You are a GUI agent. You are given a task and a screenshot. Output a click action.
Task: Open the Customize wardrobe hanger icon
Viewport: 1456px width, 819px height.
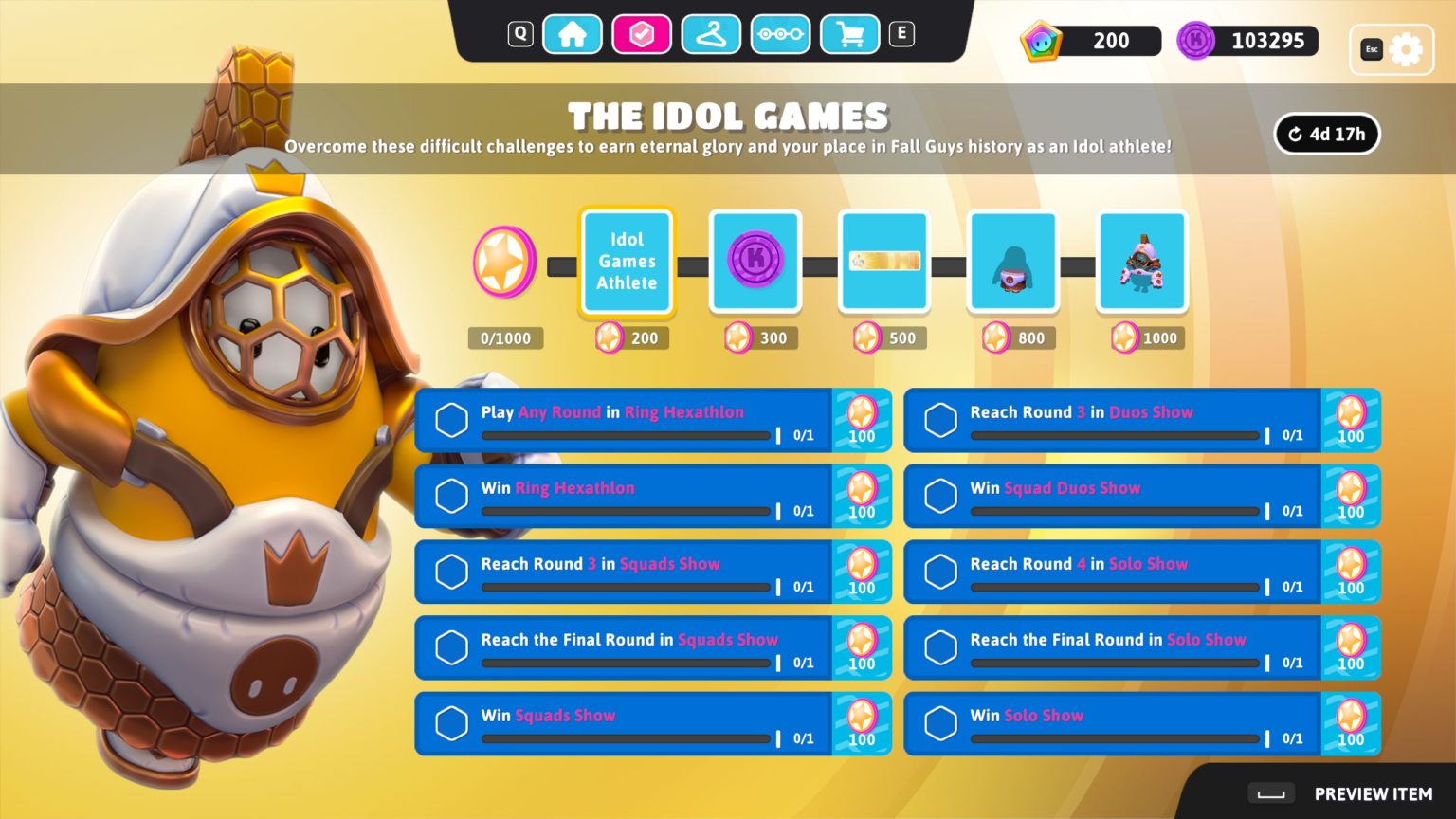[x=711, y=33]
